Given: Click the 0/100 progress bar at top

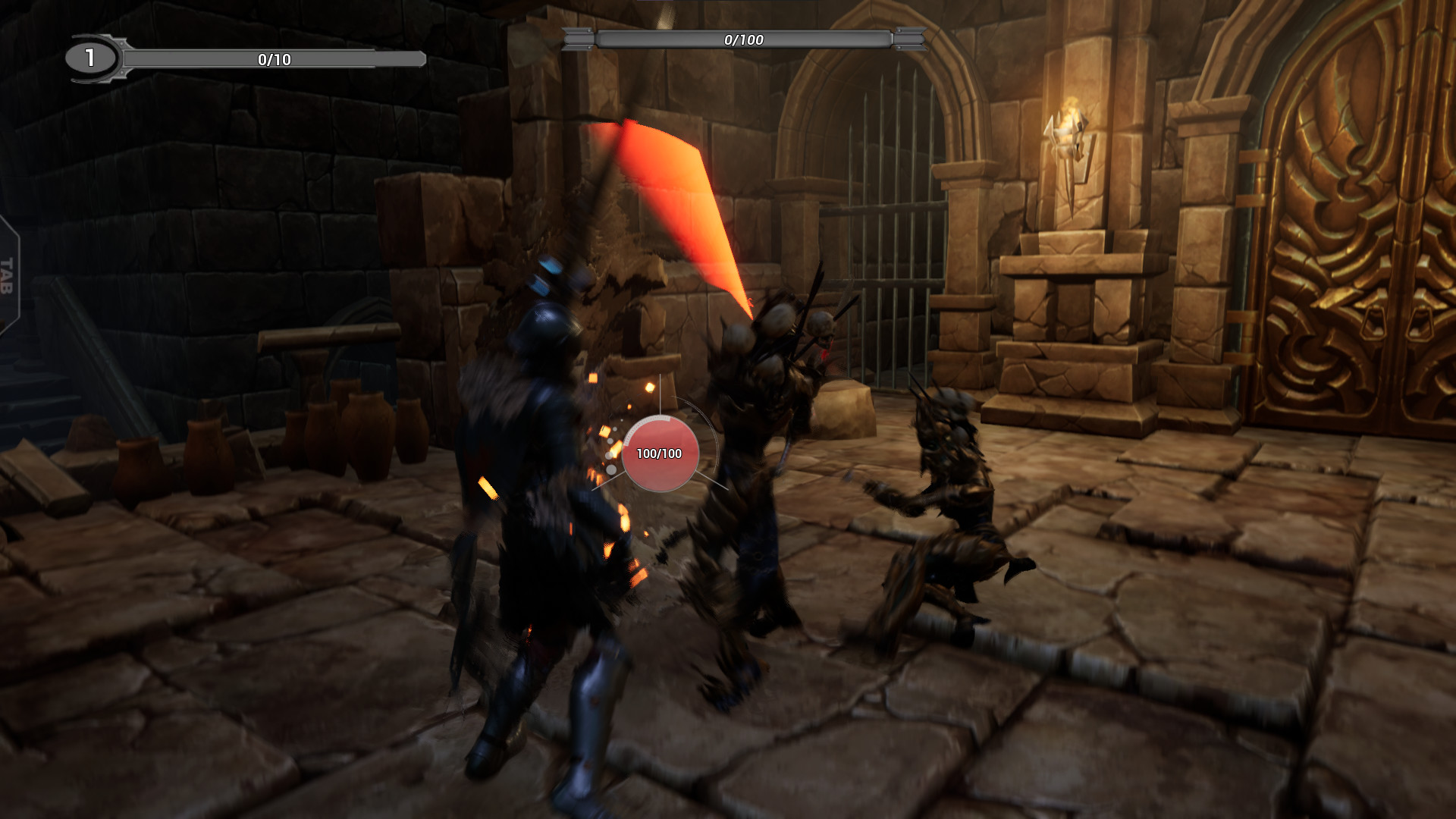Looking at the screenshot, I should pyautogui.click(x=739, y=35).
